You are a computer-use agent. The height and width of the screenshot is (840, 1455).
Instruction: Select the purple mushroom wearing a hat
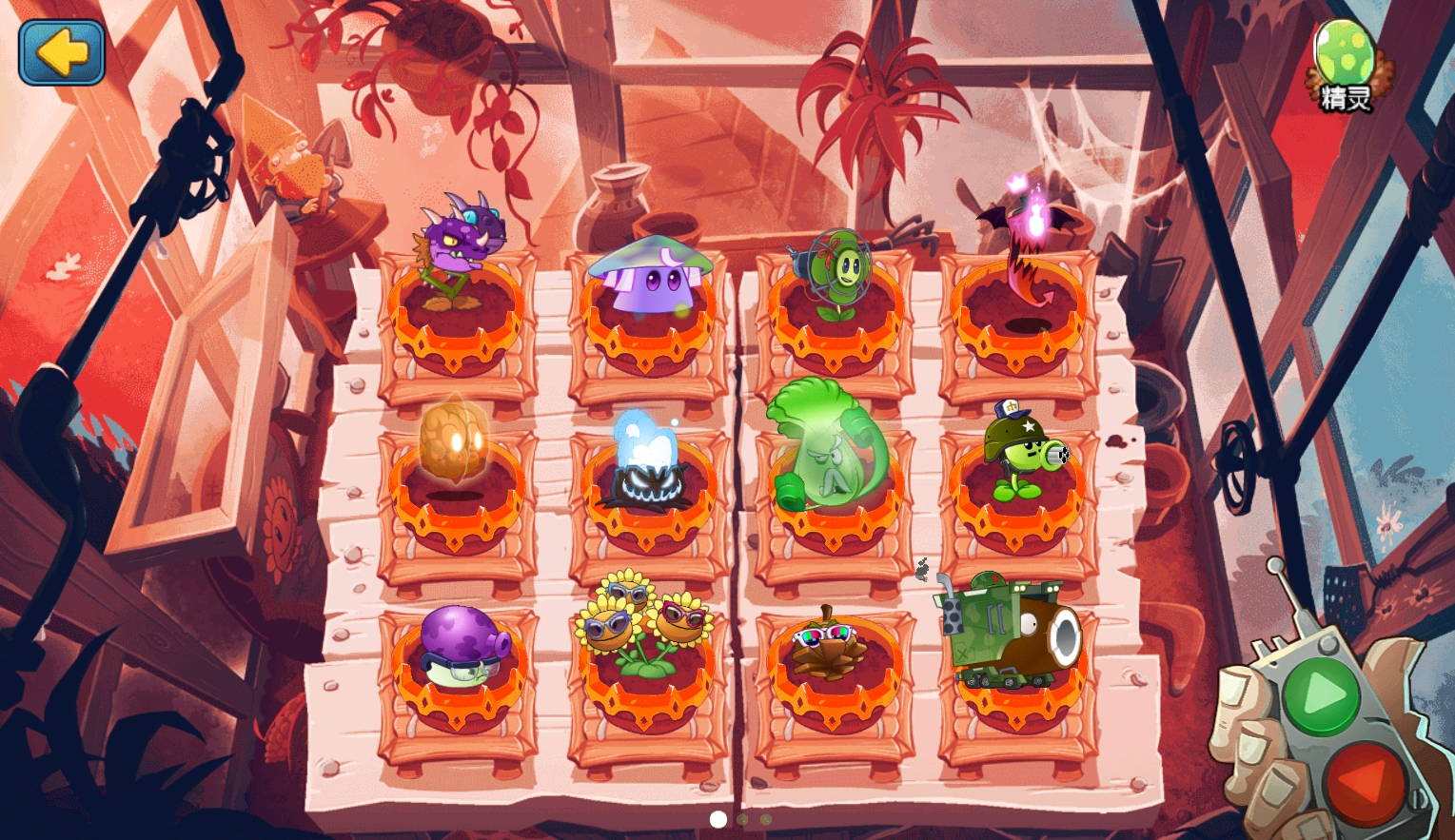646,276
